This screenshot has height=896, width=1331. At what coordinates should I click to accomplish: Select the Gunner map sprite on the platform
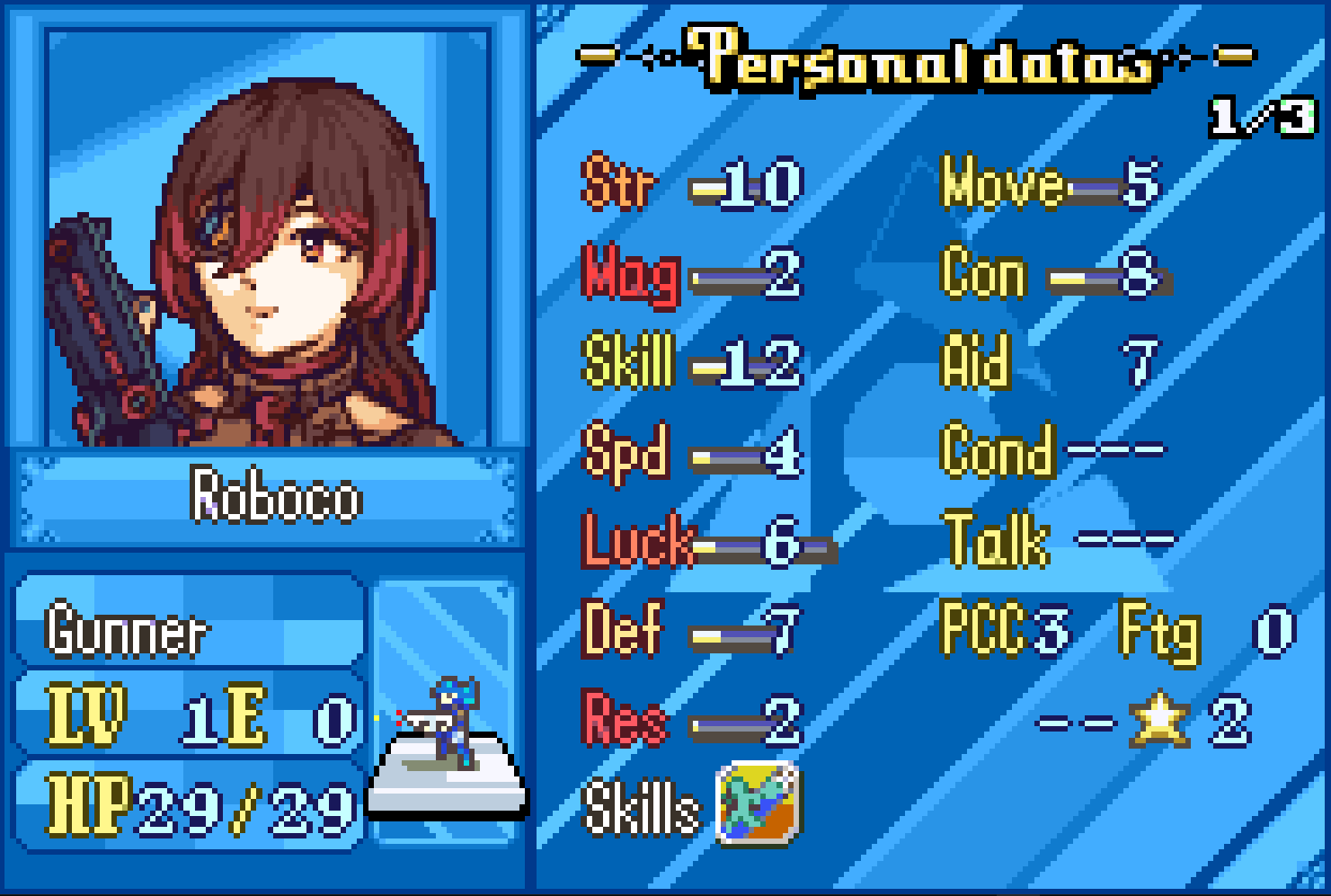[448, 722]
